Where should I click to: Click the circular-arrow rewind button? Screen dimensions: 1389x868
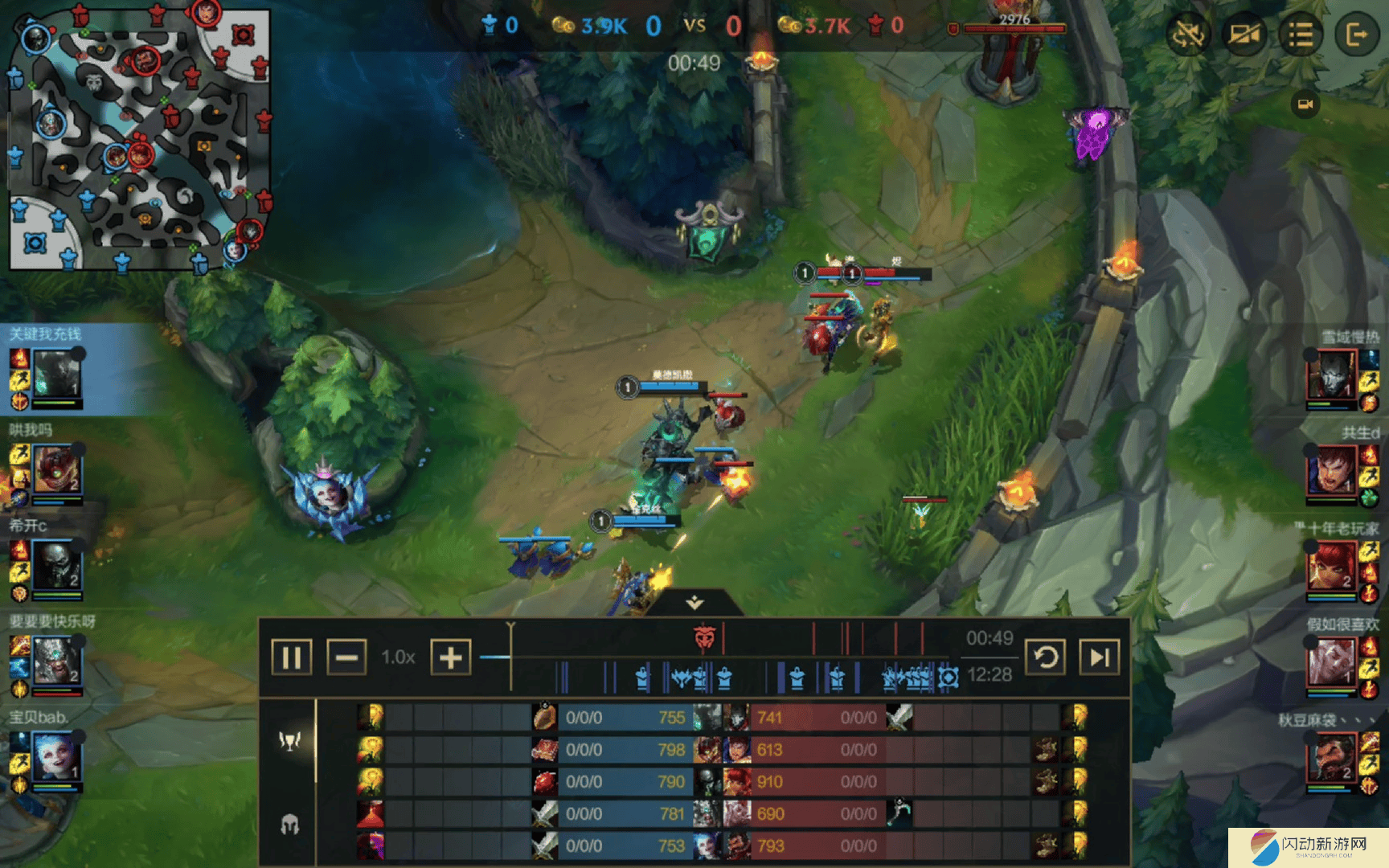(x=1046, y=657)
